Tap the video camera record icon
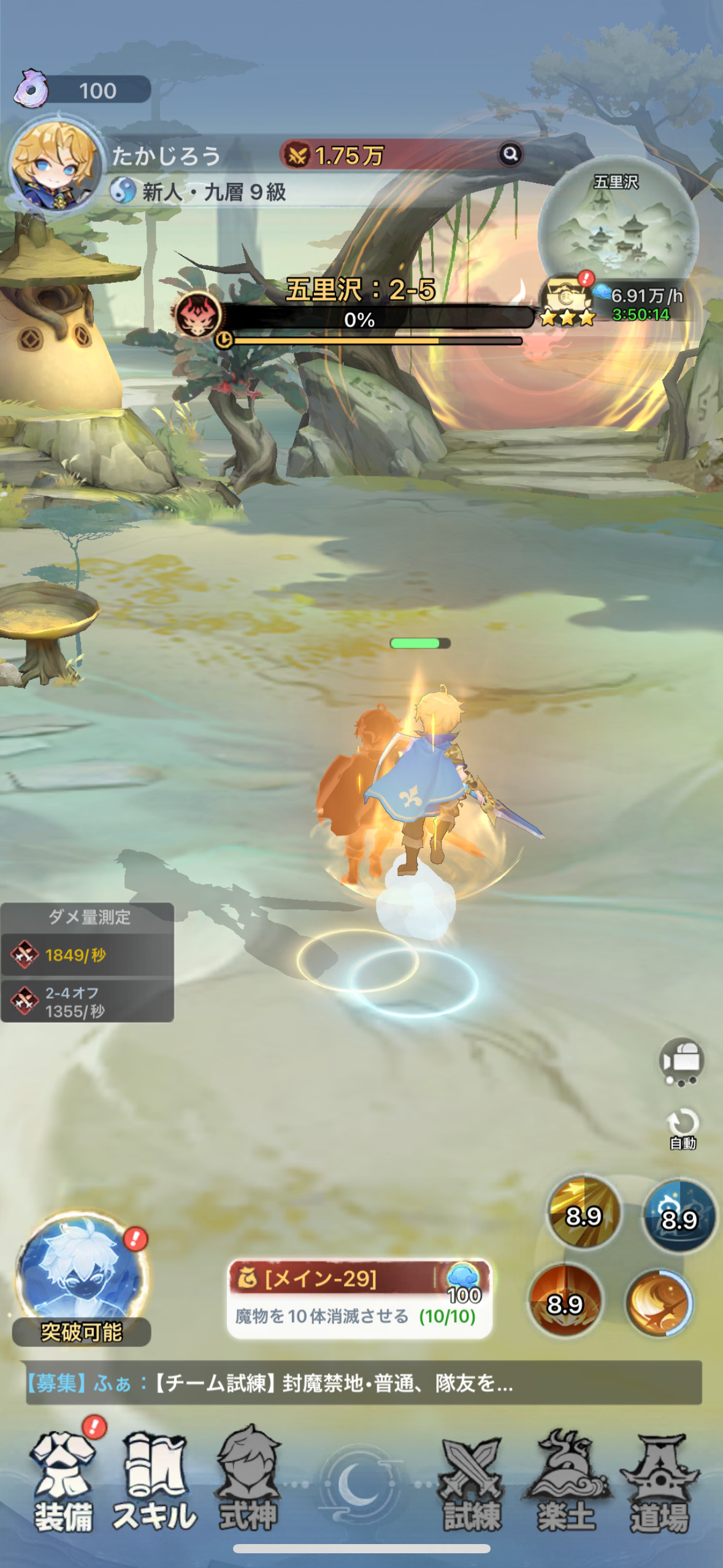Screen dimensions: 723x1568 click(682, 1061)
